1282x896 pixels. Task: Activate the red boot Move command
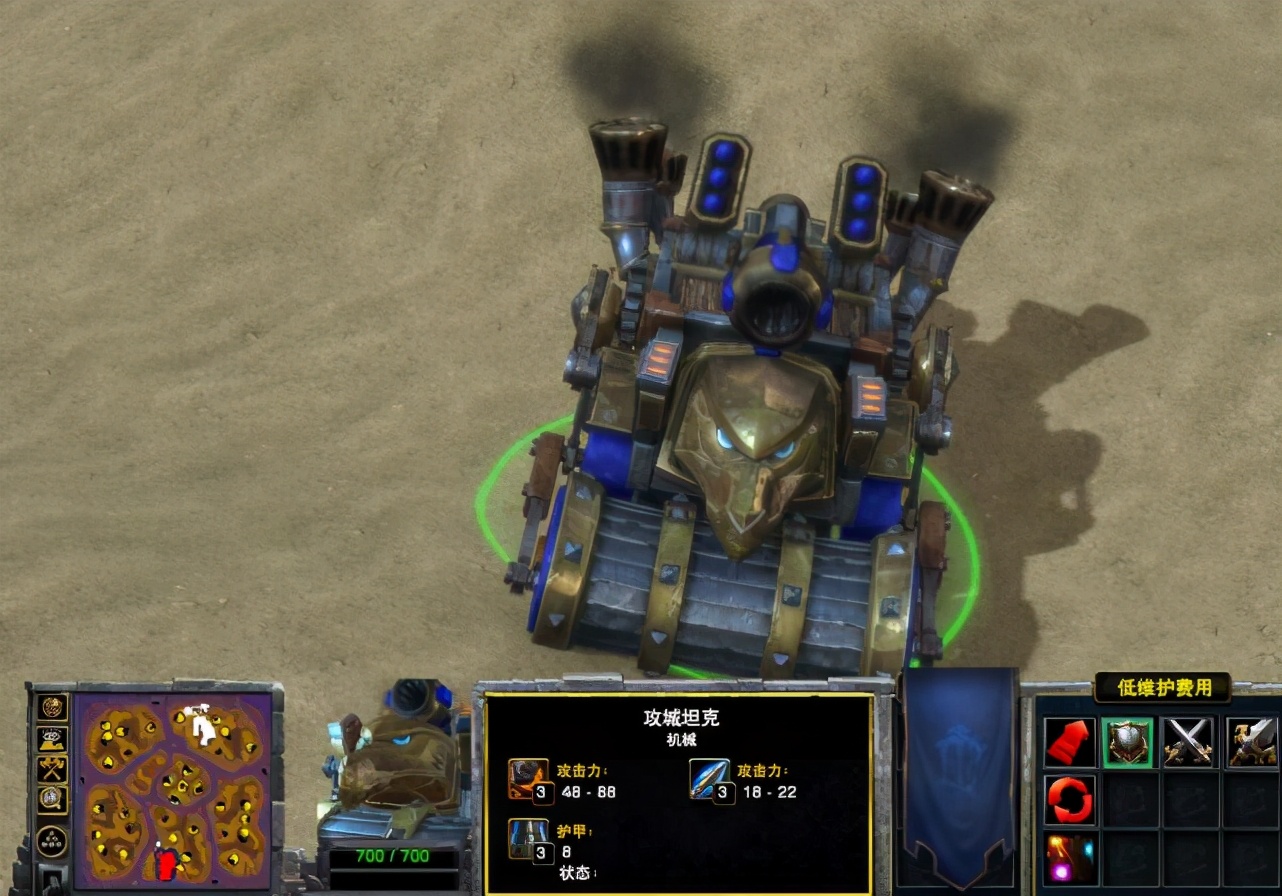(x=1070, y=742)
